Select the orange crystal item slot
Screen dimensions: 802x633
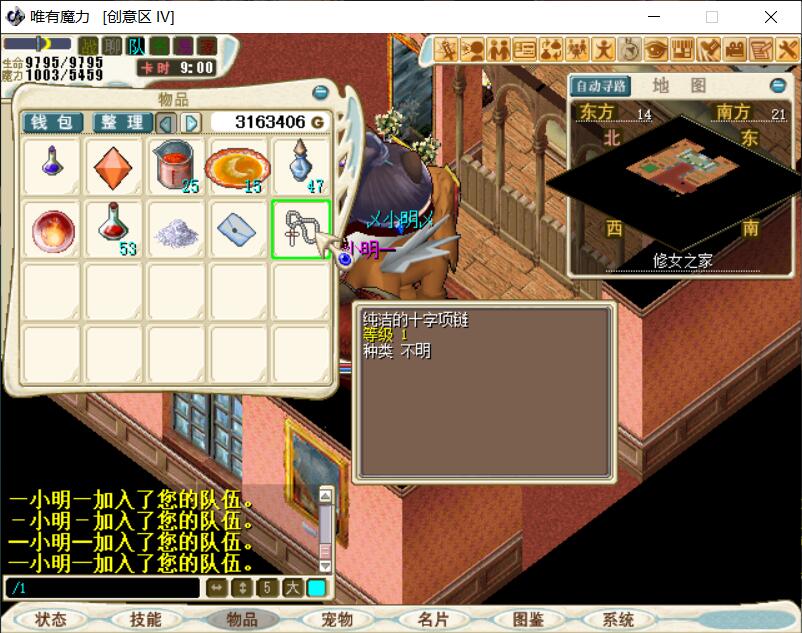click(113, 167)
